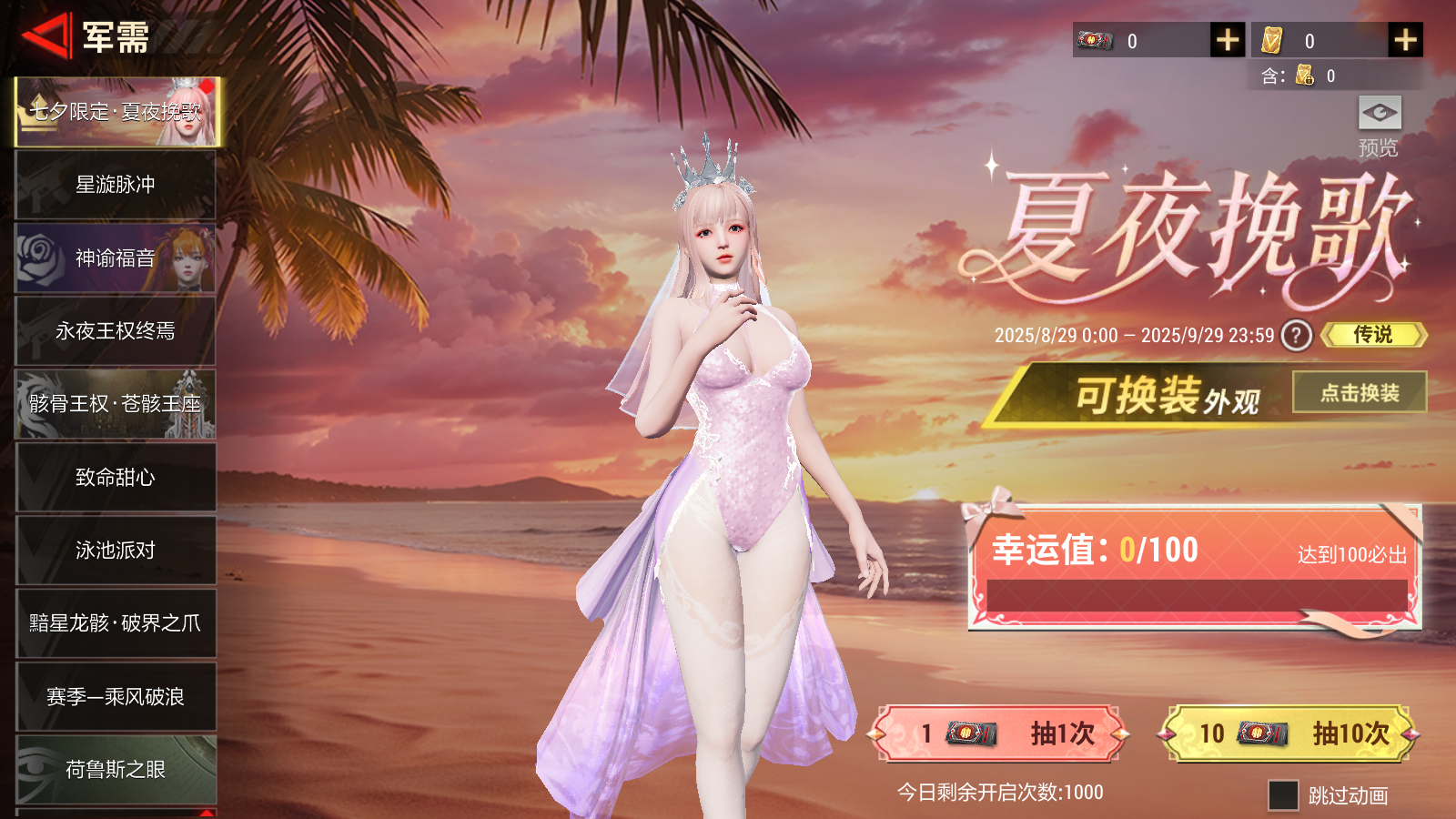The image size is (1456, 819).
Task: Select the 致命甜心 sidebar entry
Action: pyautogui.click(x=115, y=477)
